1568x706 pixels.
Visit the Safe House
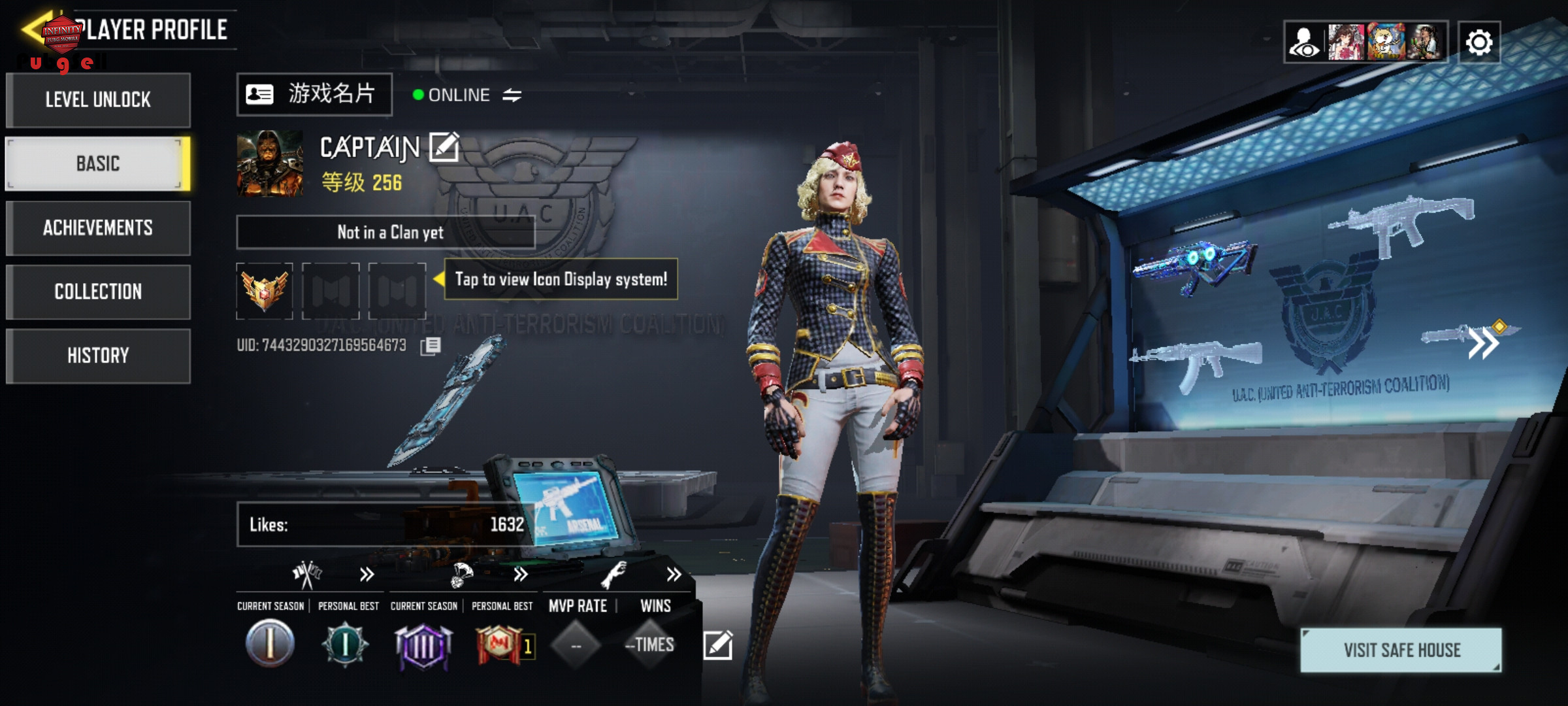pos(1401,650)
